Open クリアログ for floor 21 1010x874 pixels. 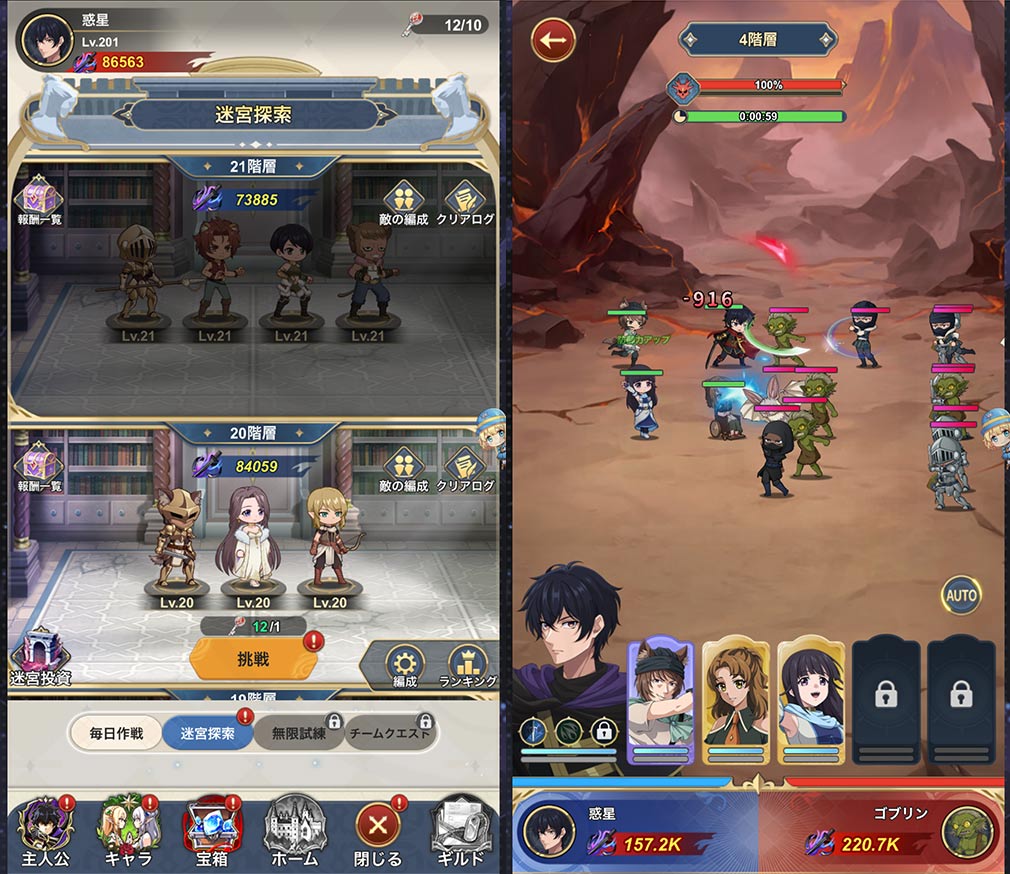point(465,201)
